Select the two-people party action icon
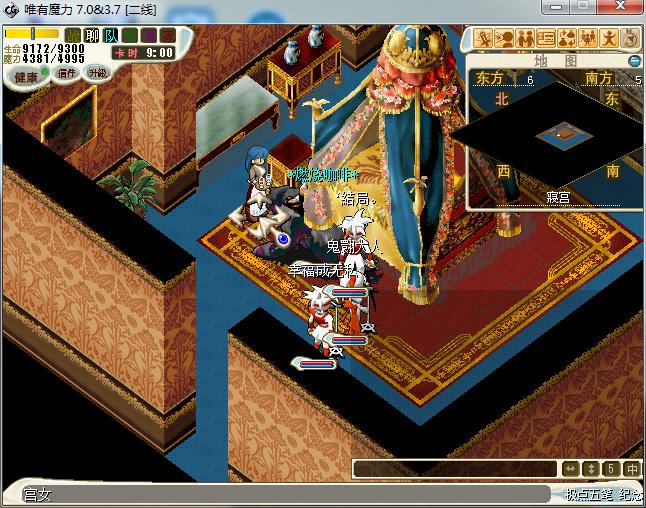This screenshot has height=508, width=646. 525,39
